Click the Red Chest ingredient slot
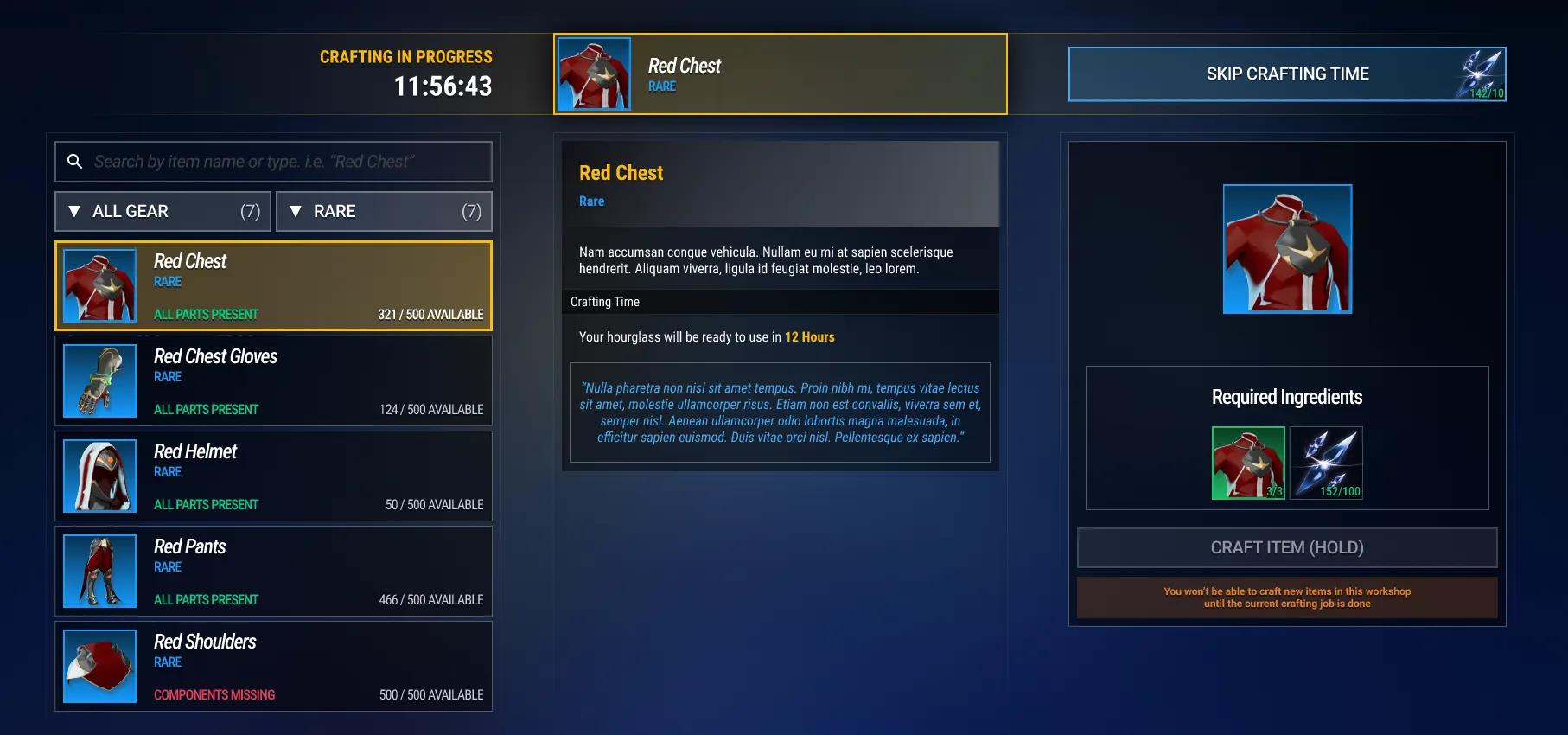1568x735 pixels. coord(1248,463)
